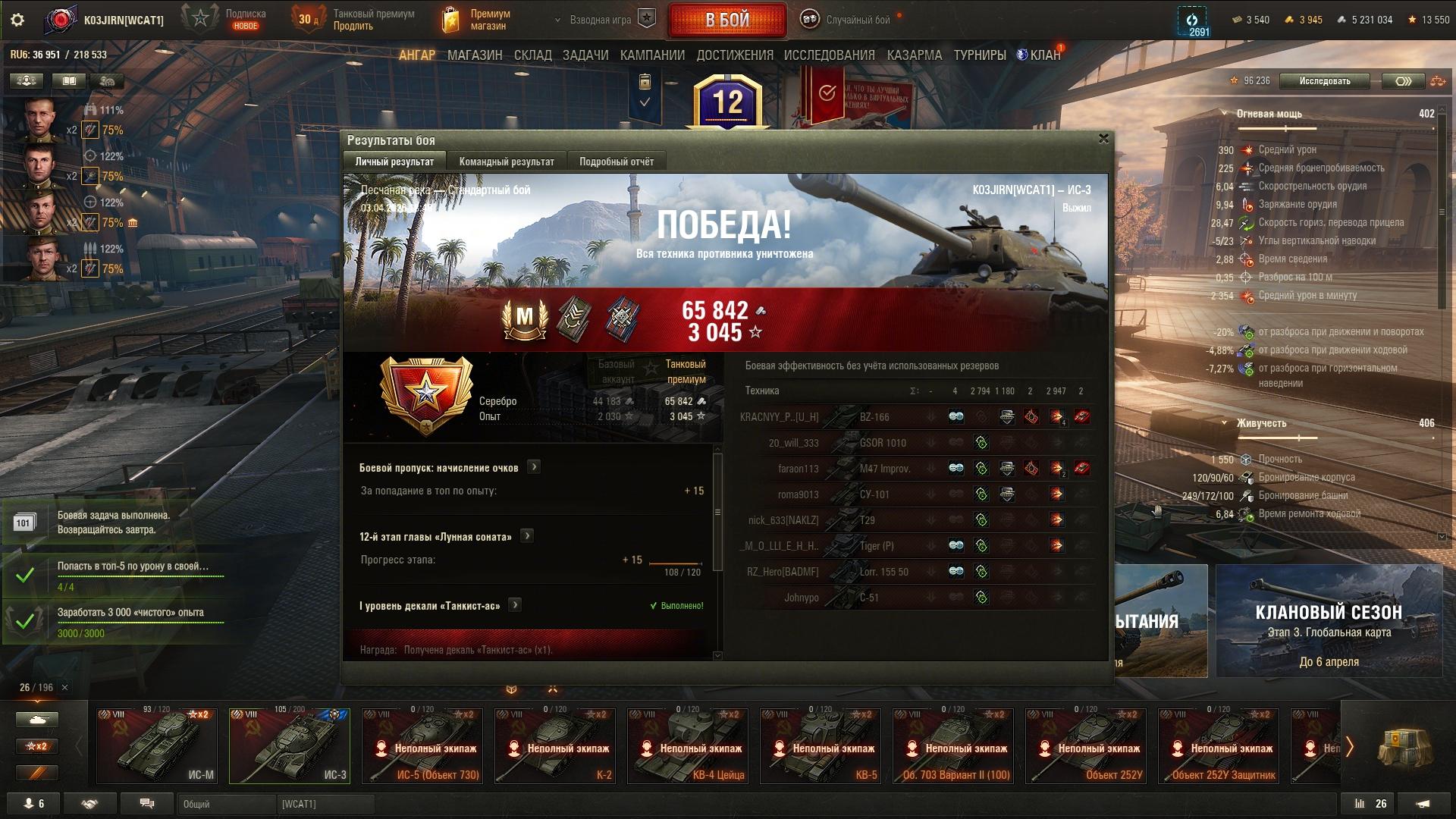1456x819 pixels.
Task: Open game settings gear icon
Action: pyautogui.click(x=17, y=20)
